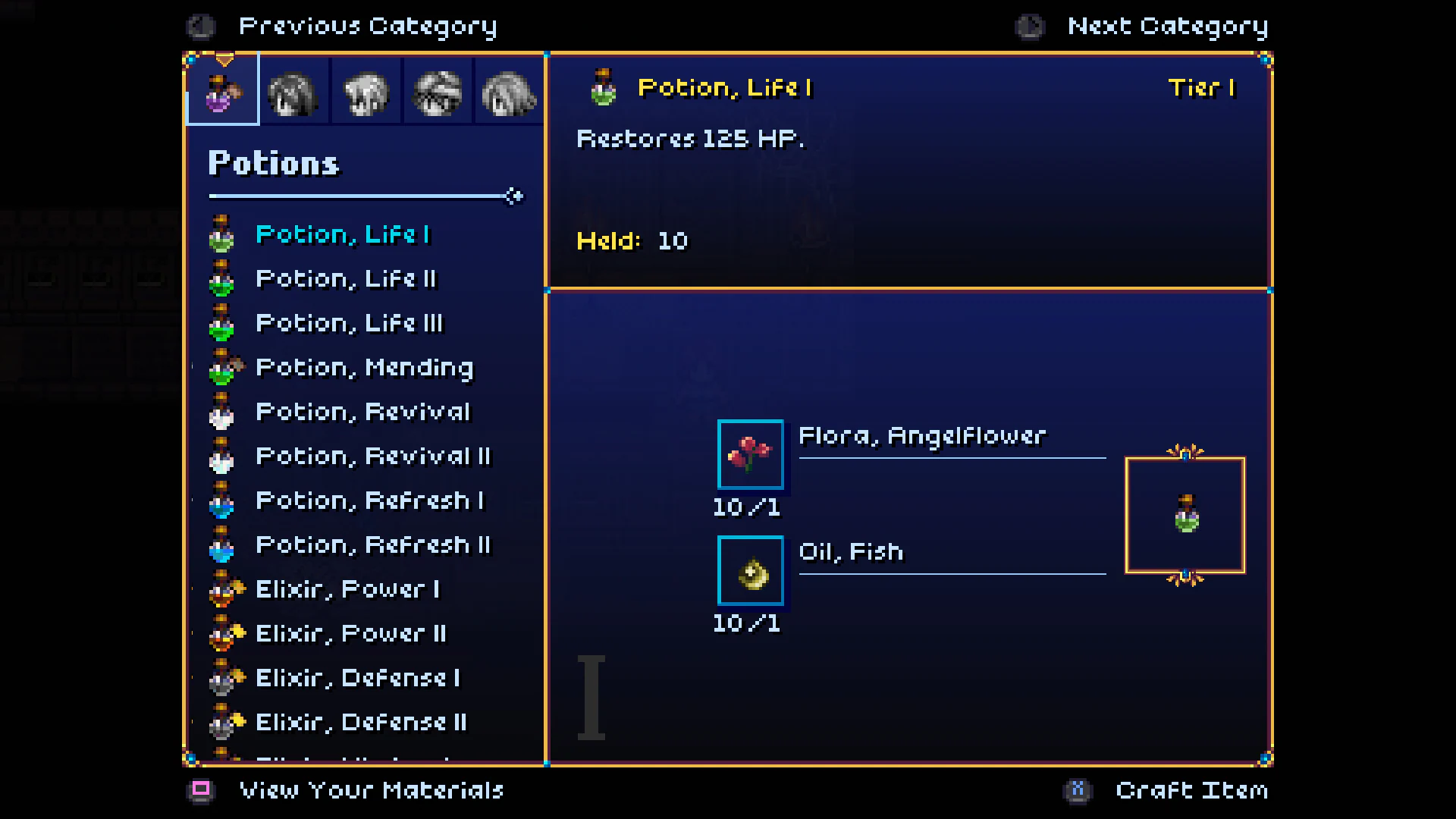
Task: Click View Your Materials
Action: coord(371,790)
